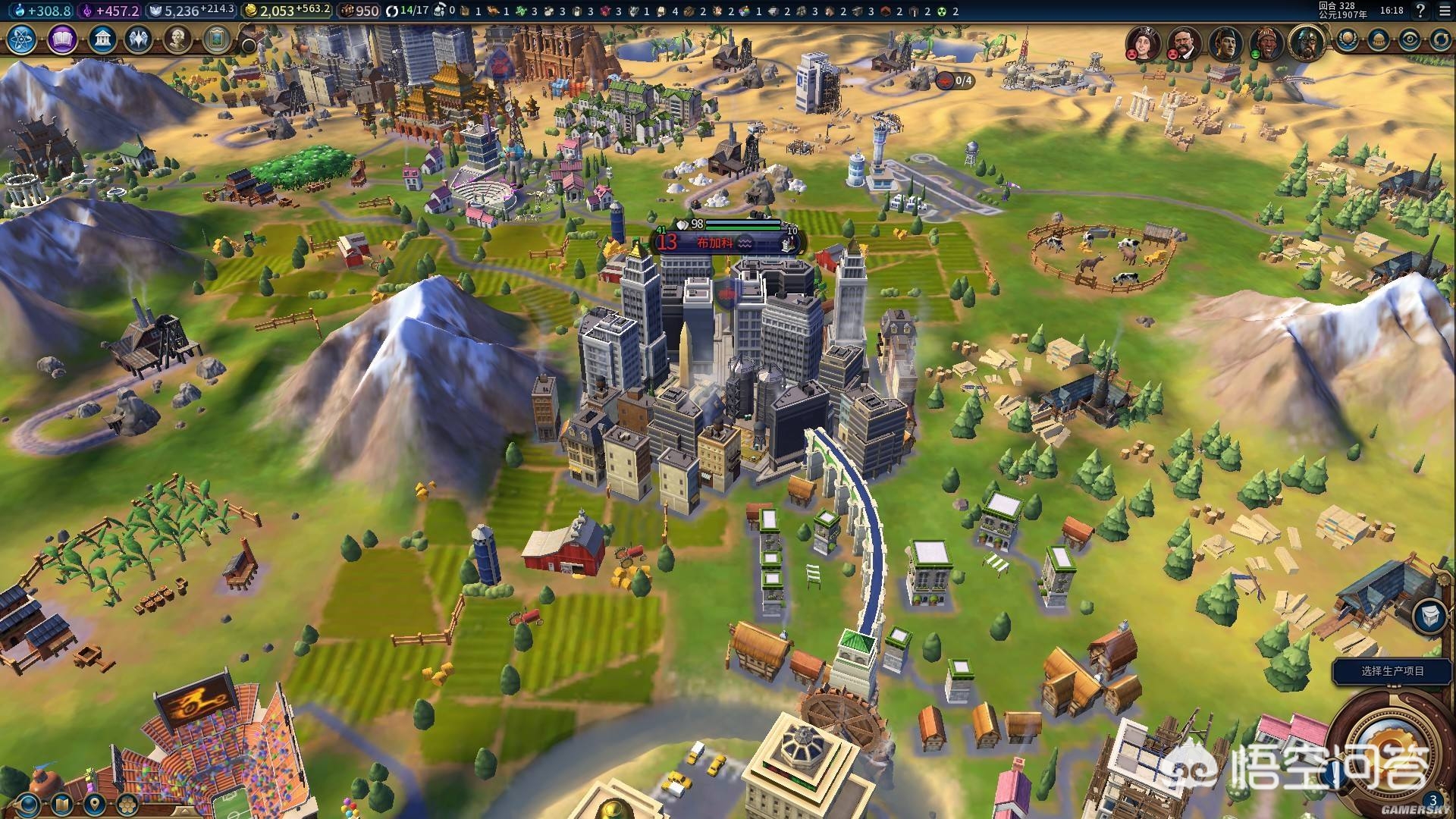The height and width of the screenshot is (819, 1456).
Task: Open the Civilopedia question mark button
Action: [x=1420, y=11]
